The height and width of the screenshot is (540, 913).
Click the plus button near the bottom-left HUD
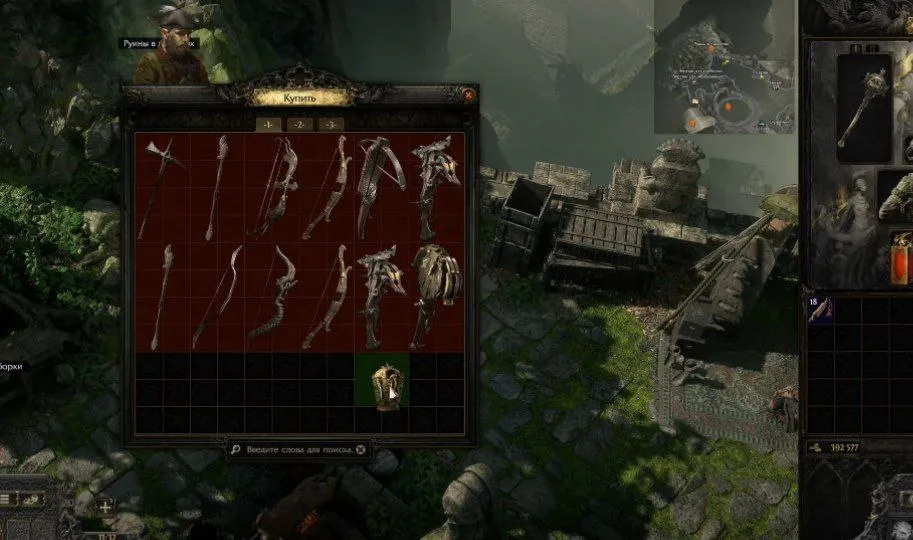tap(106, 505)
